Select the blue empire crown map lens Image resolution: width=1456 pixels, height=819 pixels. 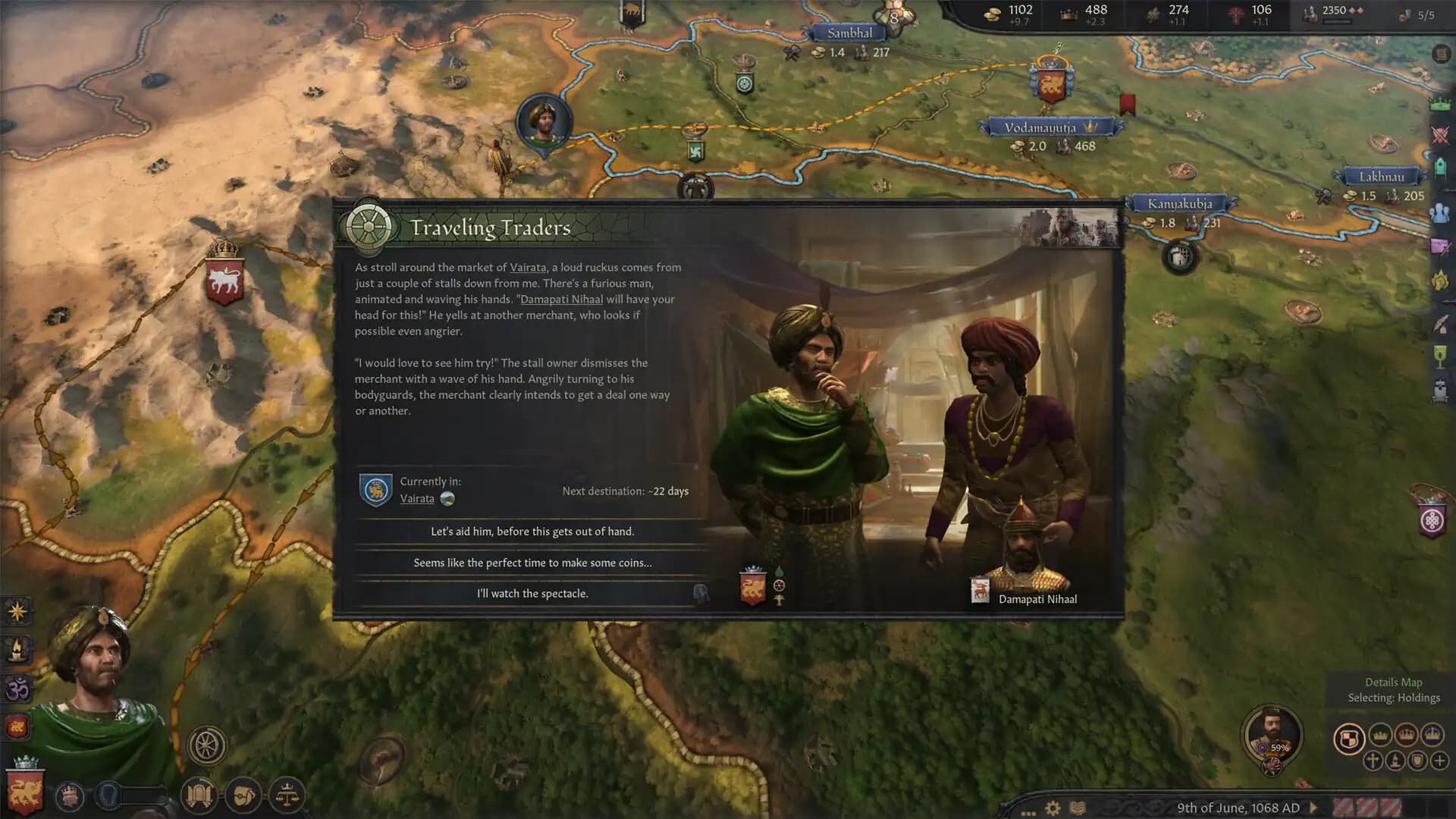pos(1432,735)
